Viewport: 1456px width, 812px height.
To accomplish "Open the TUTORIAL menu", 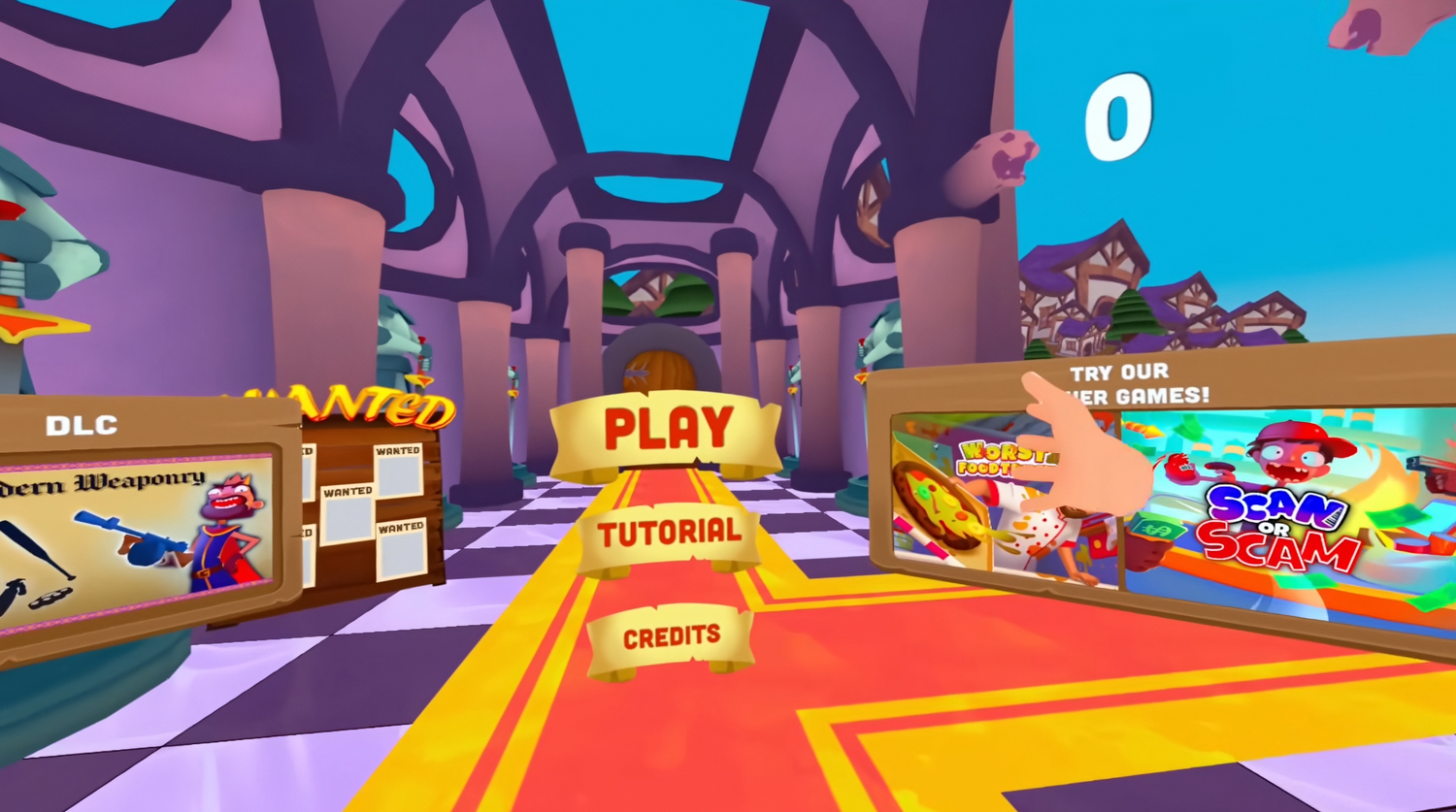I will 670,532.
